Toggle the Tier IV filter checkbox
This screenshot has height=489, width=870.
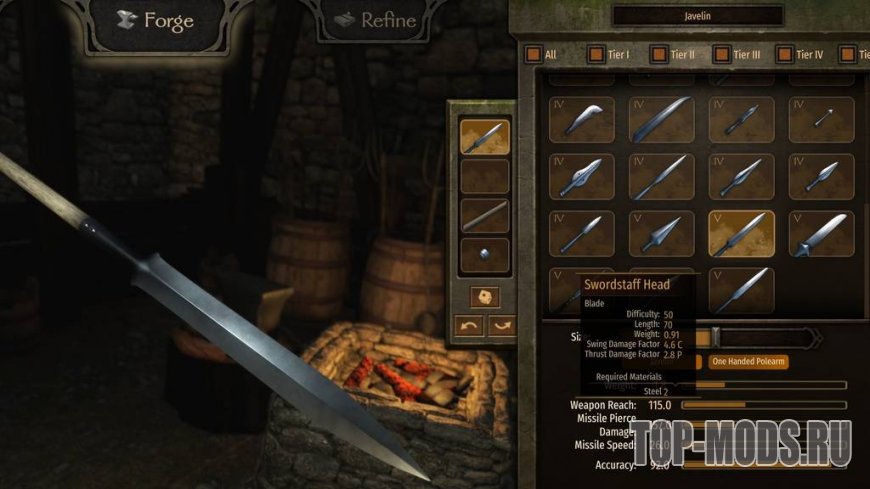[785, 54]
